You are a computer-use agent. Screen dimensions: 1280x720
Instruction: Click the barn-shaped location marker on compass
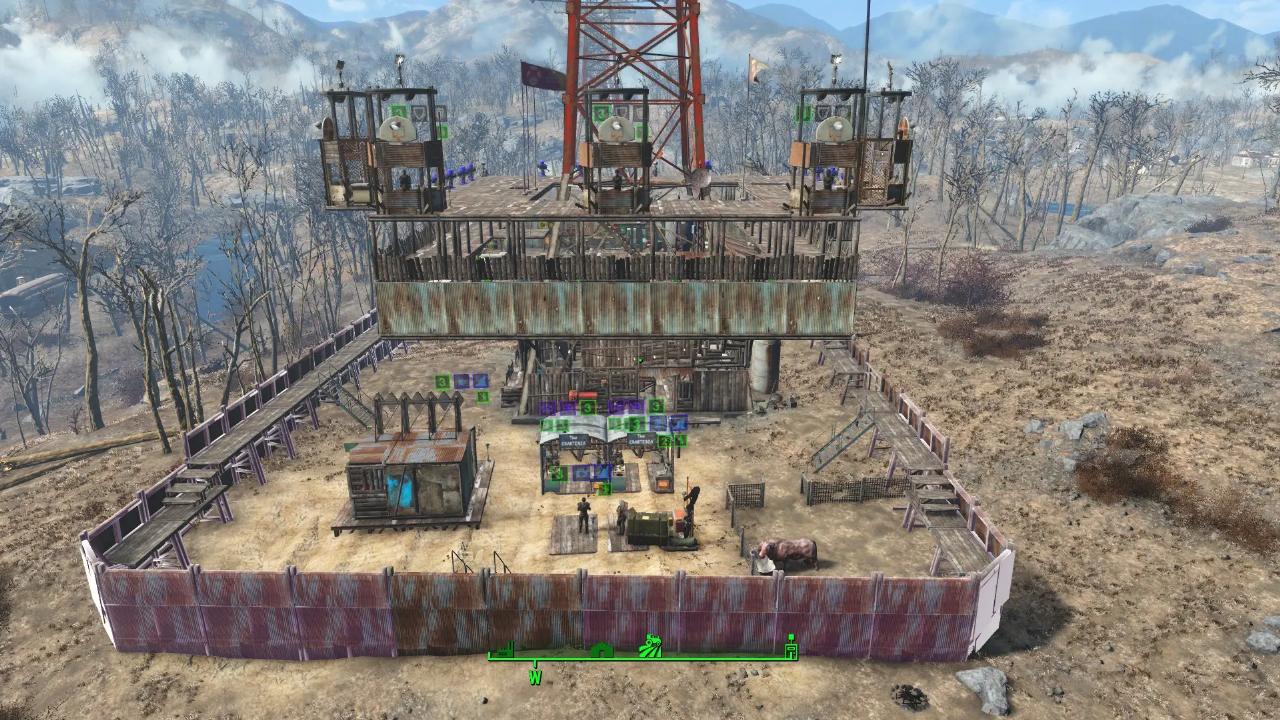(600, 651)
